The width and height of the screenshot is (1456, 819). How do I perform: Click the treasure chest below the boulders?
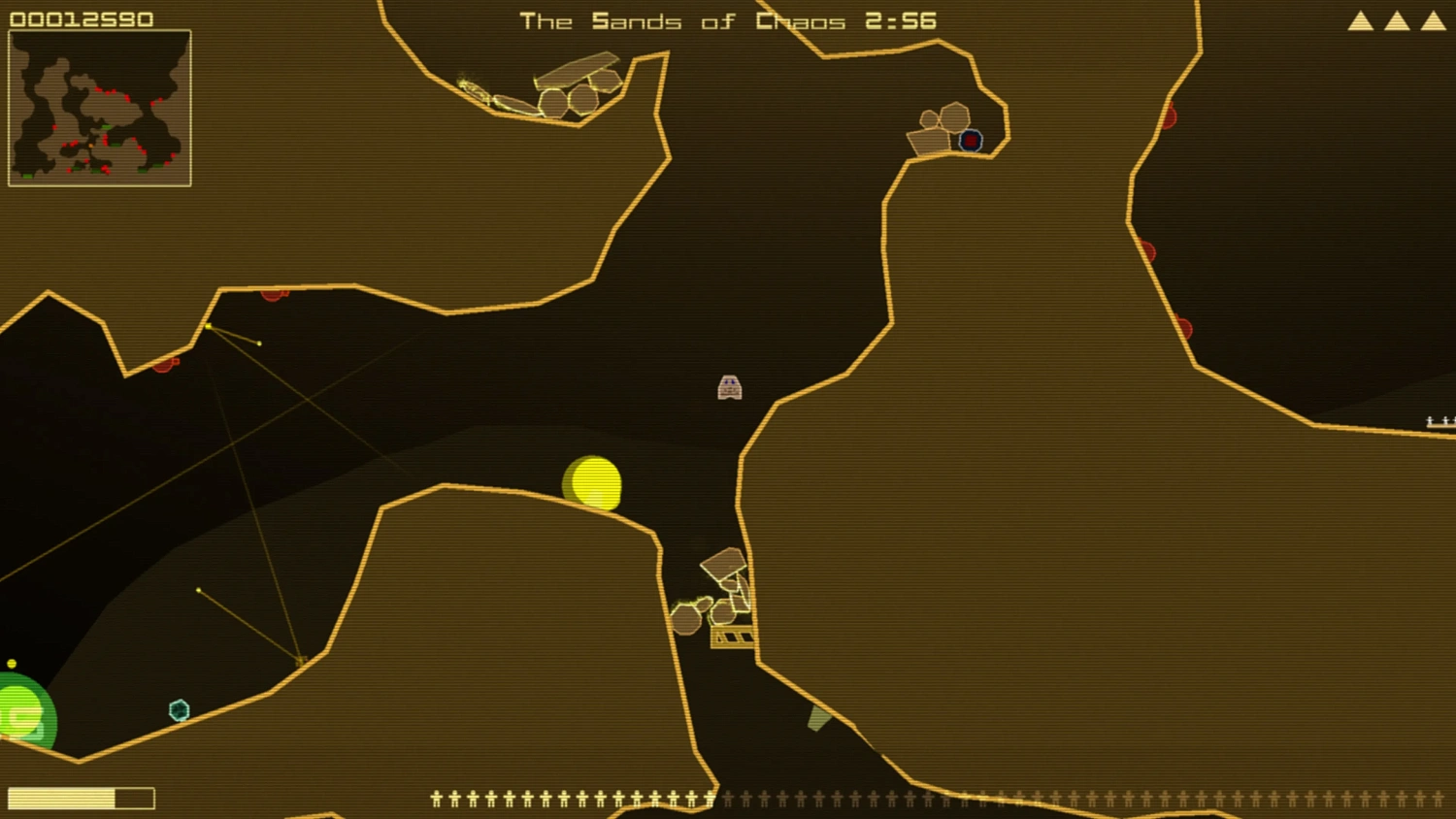click(x=733, y=639)
